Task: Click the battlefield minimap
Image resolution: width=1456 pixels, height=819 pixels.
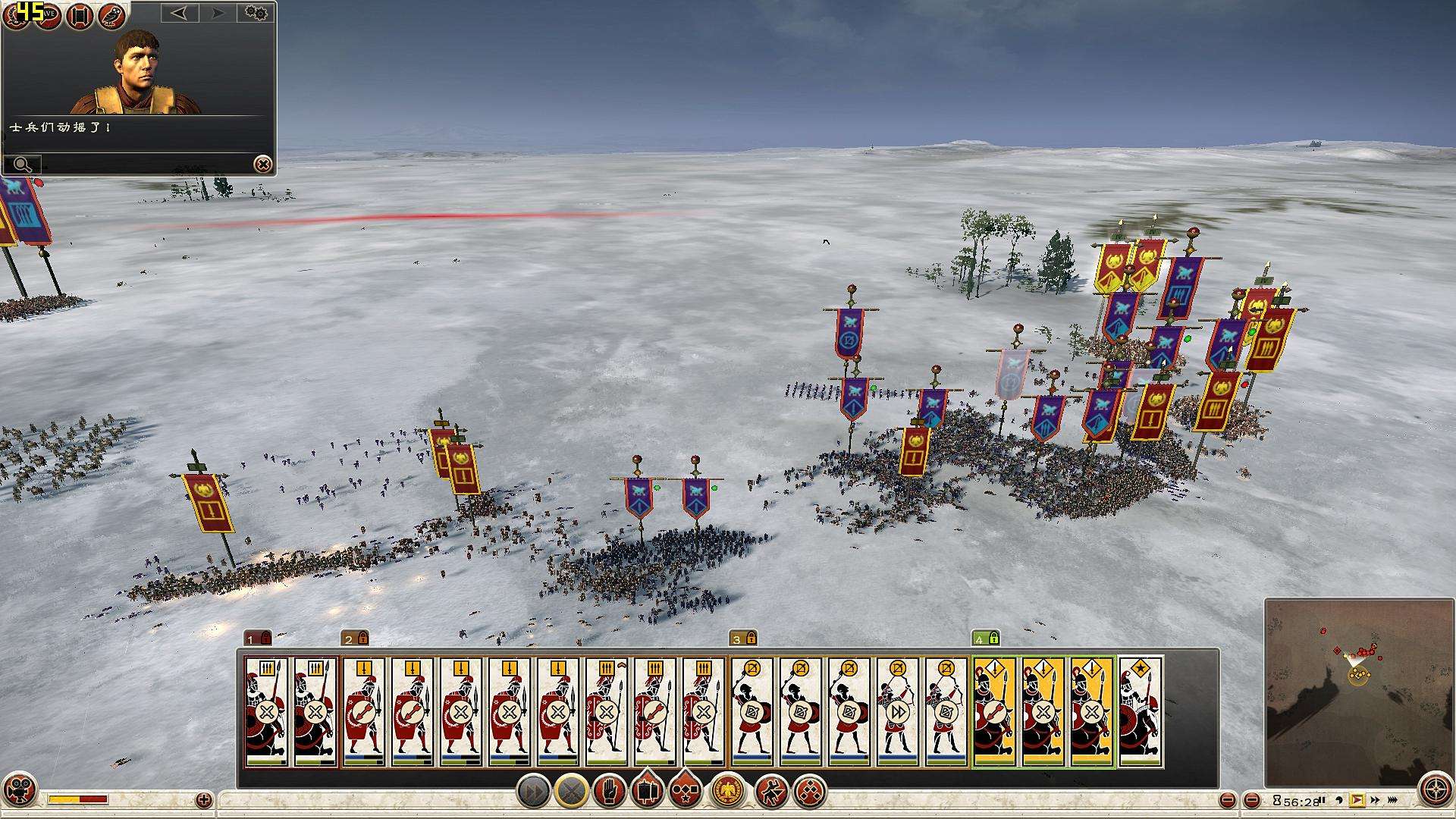Action: coord(1357,692)
